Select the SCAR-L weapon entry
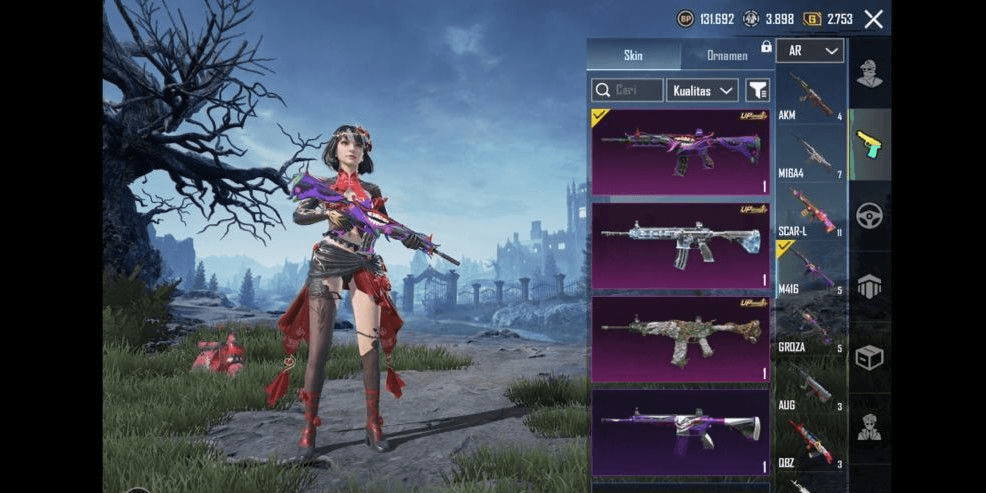 pos(811,212)
